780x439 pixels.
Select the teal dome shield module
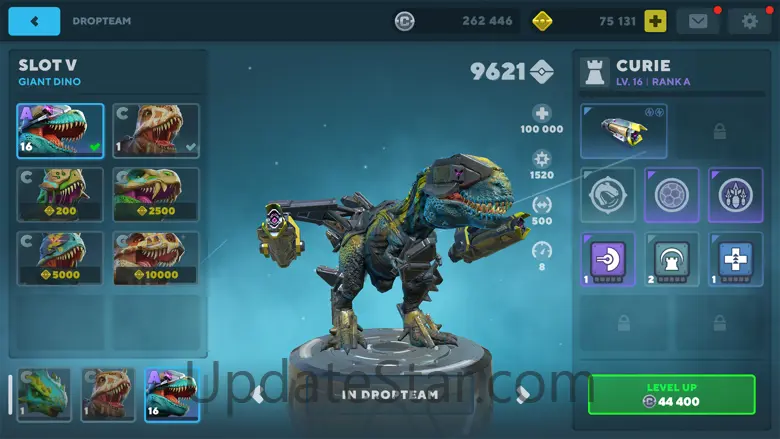671,258
